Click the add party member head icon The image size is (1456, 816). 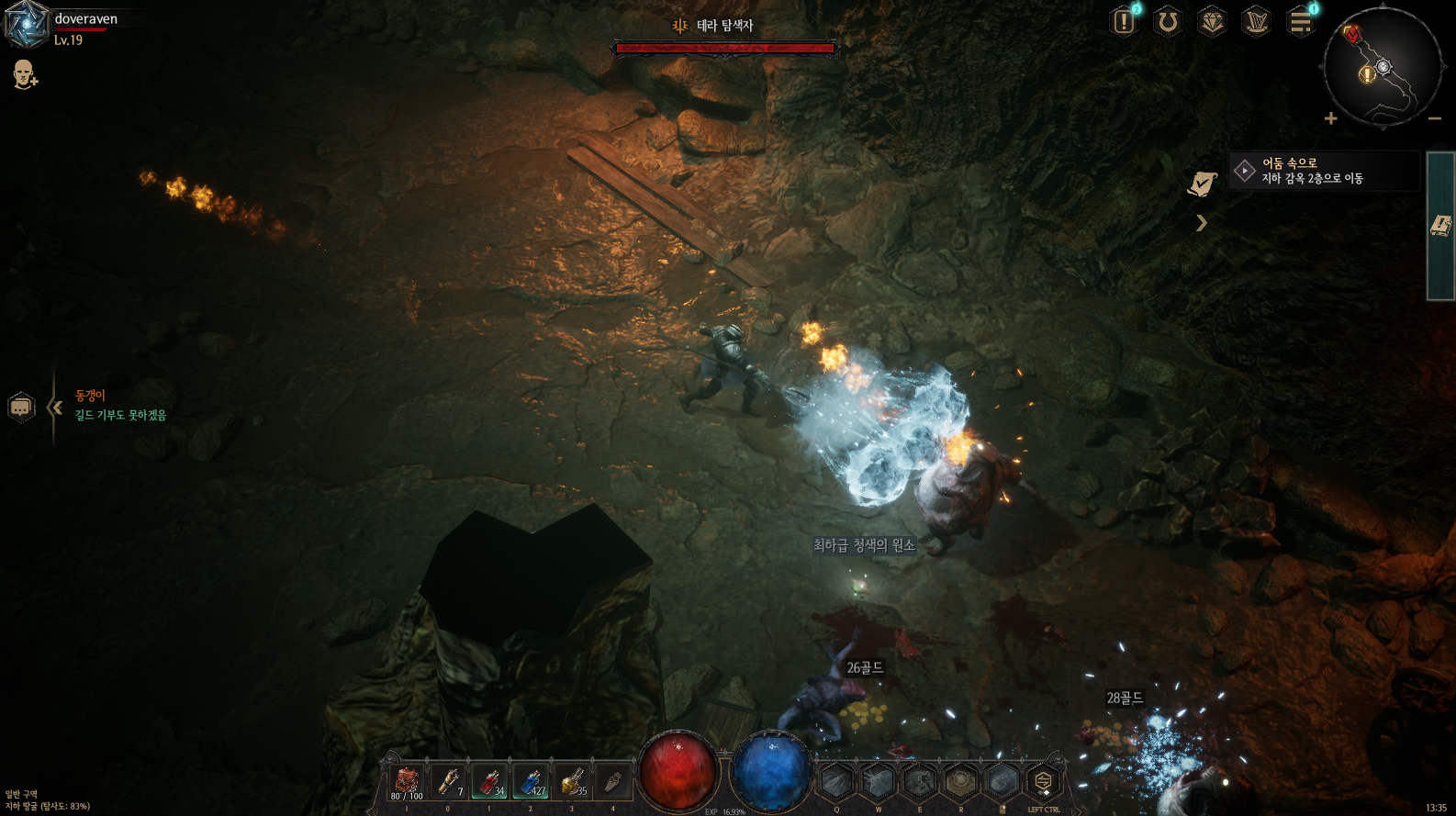(25, 74)
